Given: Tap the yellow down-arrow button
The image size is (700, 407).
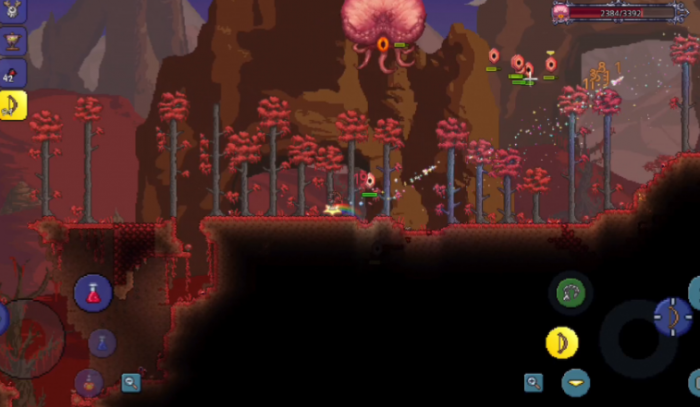Looking at the screenshot, I should (575, 383).
